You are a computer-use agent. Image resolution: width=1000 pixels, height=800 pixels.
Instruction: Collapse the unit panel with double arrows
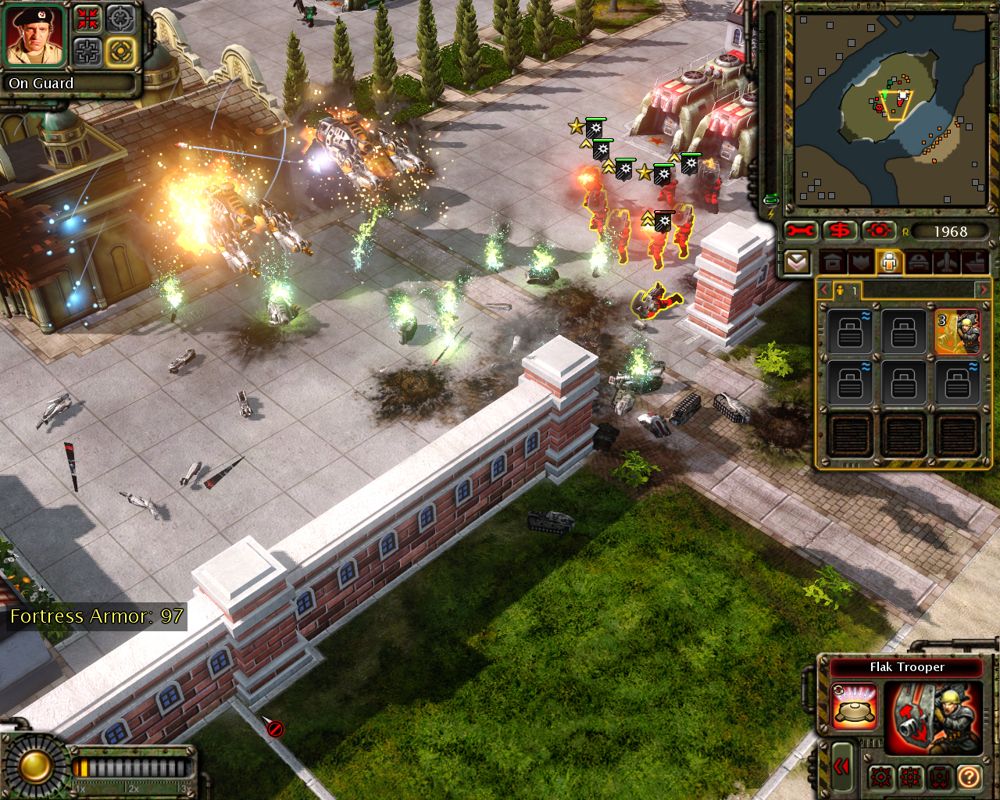(x=842, y=767)
